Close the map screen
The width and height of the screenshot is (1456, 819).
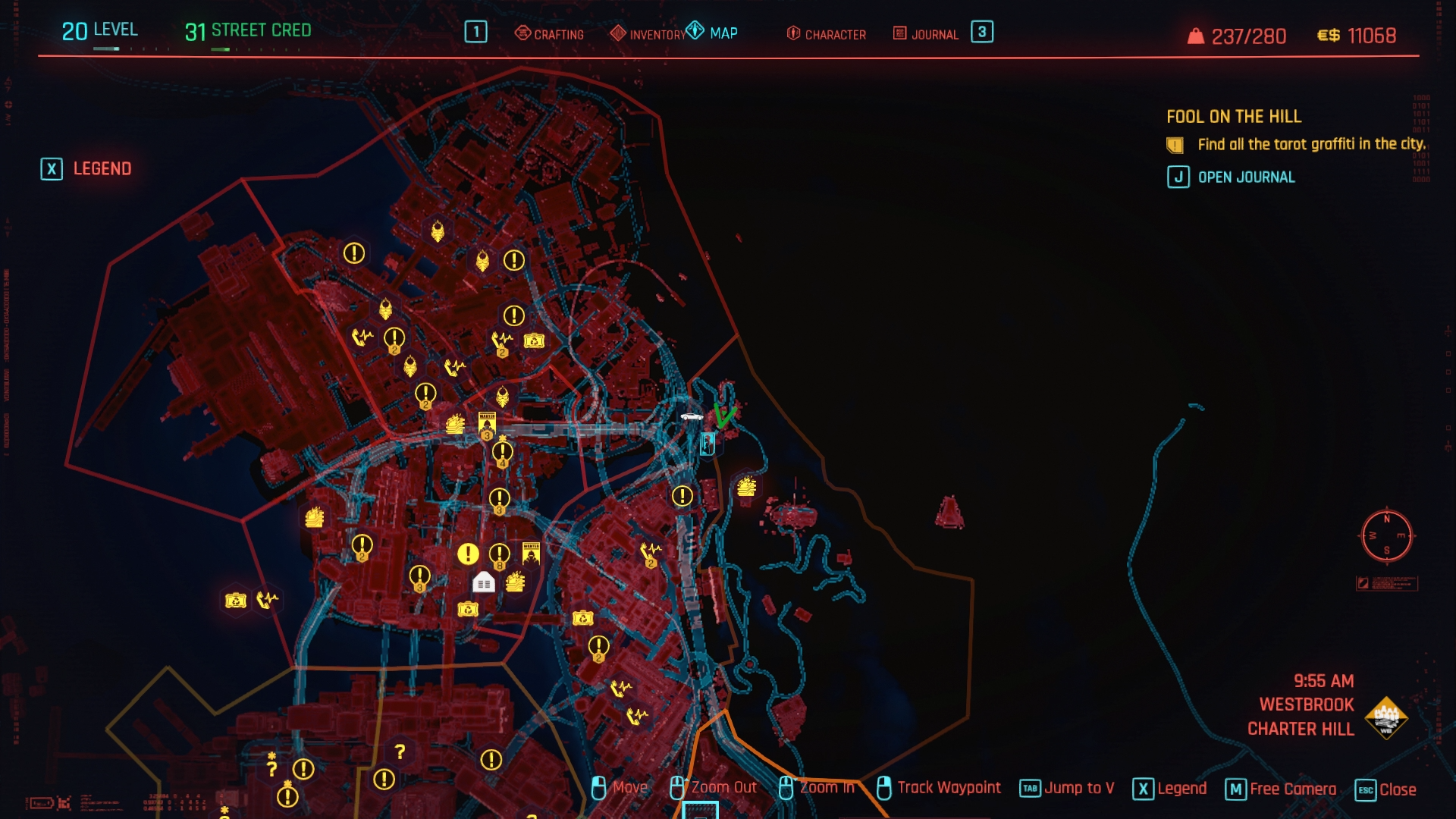(x=1385, y=789)
